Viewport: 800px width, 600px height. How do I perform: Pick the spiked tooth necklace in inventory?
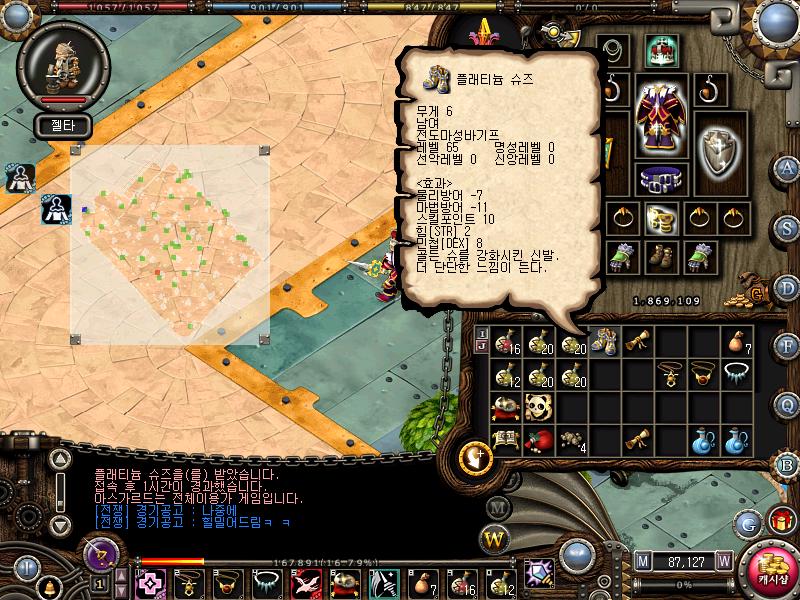pyautogui.click(x=738, y=374)
